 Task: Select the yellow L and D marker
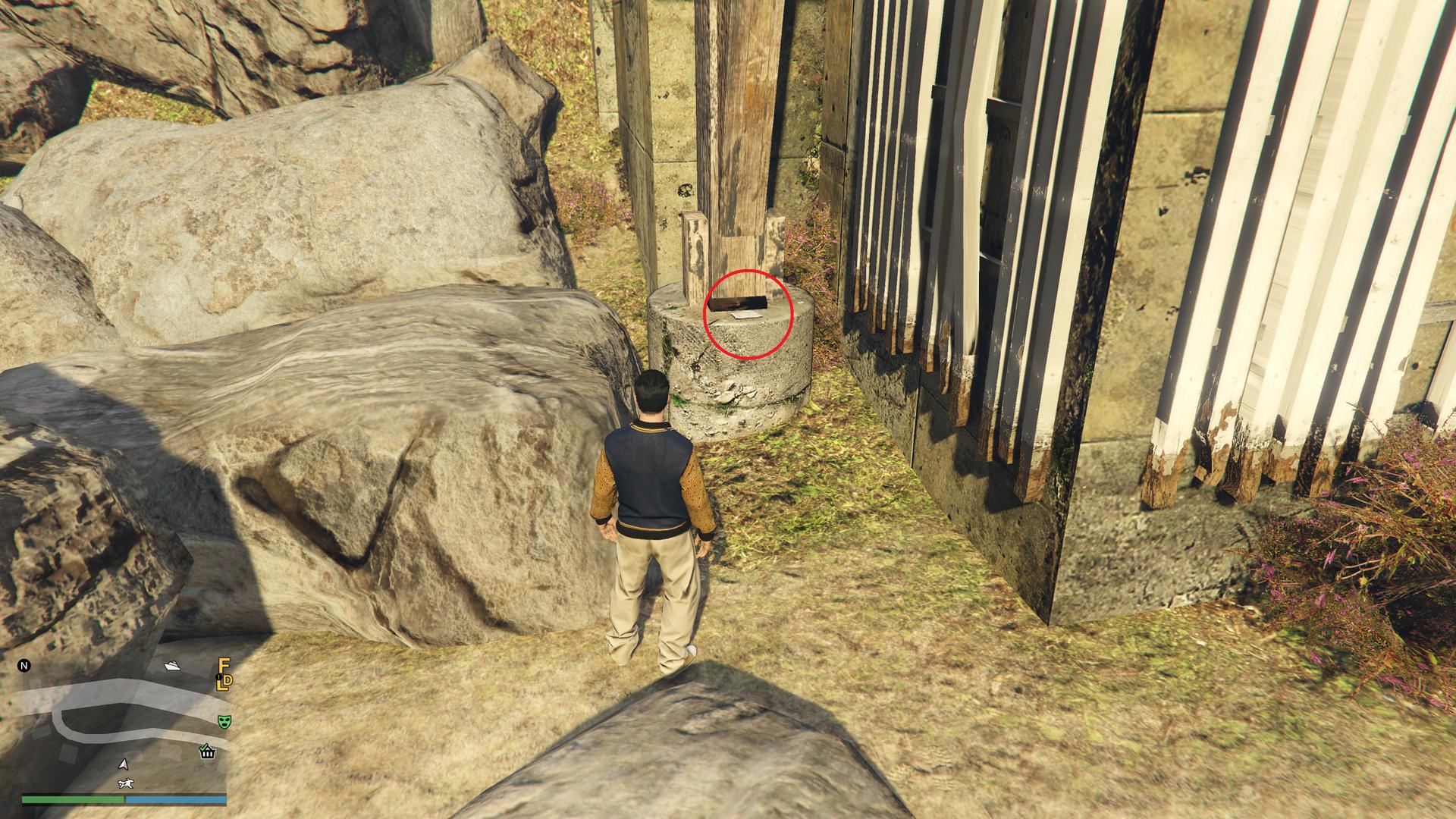(x=224, y=682)
